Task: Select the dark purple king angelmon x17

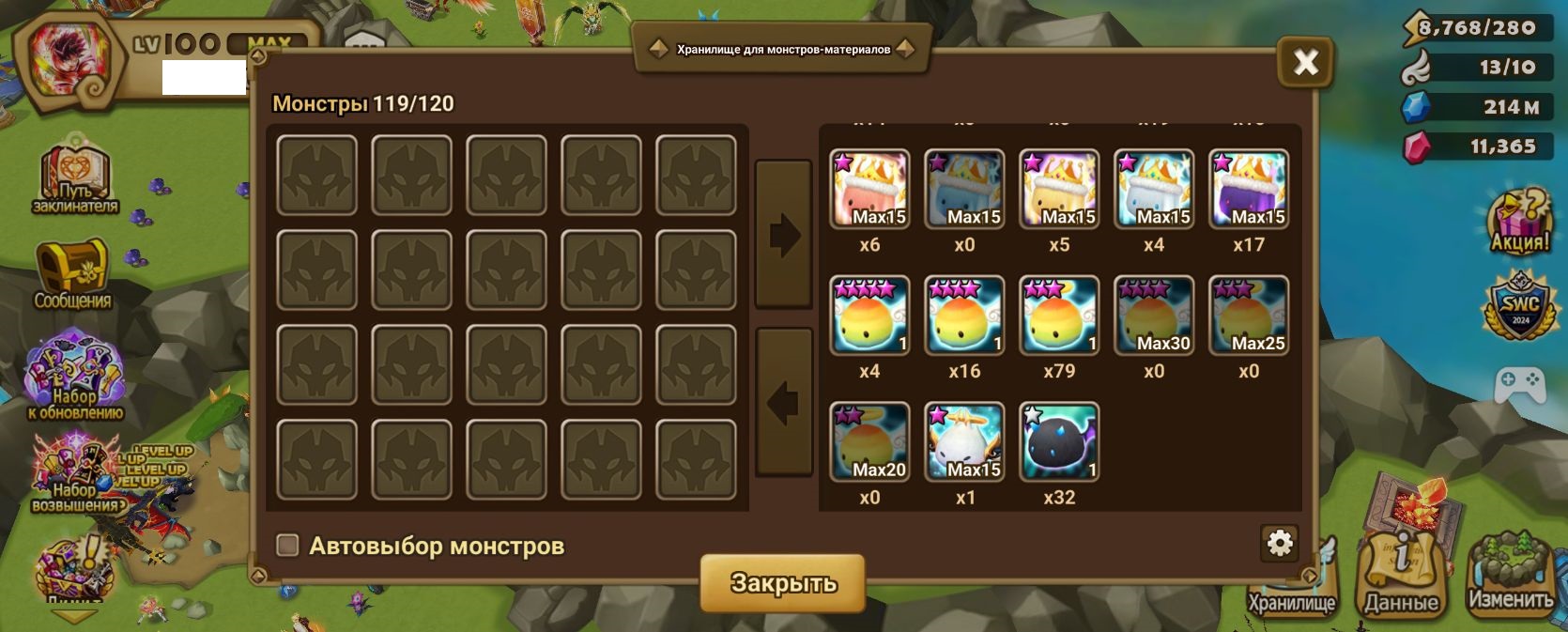Action: [x=1249, y=189]
